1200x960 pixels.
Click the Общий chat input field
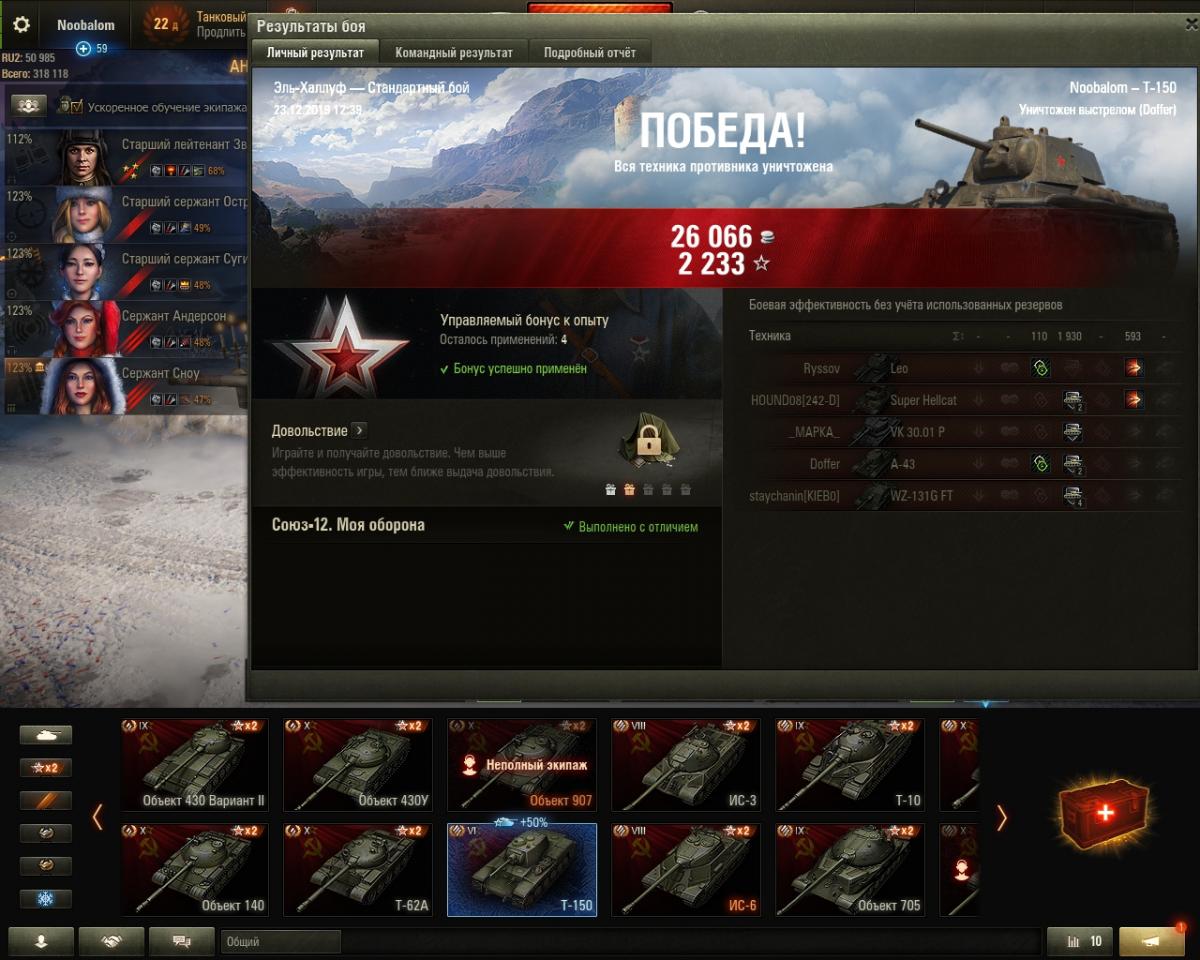[280, 941]
